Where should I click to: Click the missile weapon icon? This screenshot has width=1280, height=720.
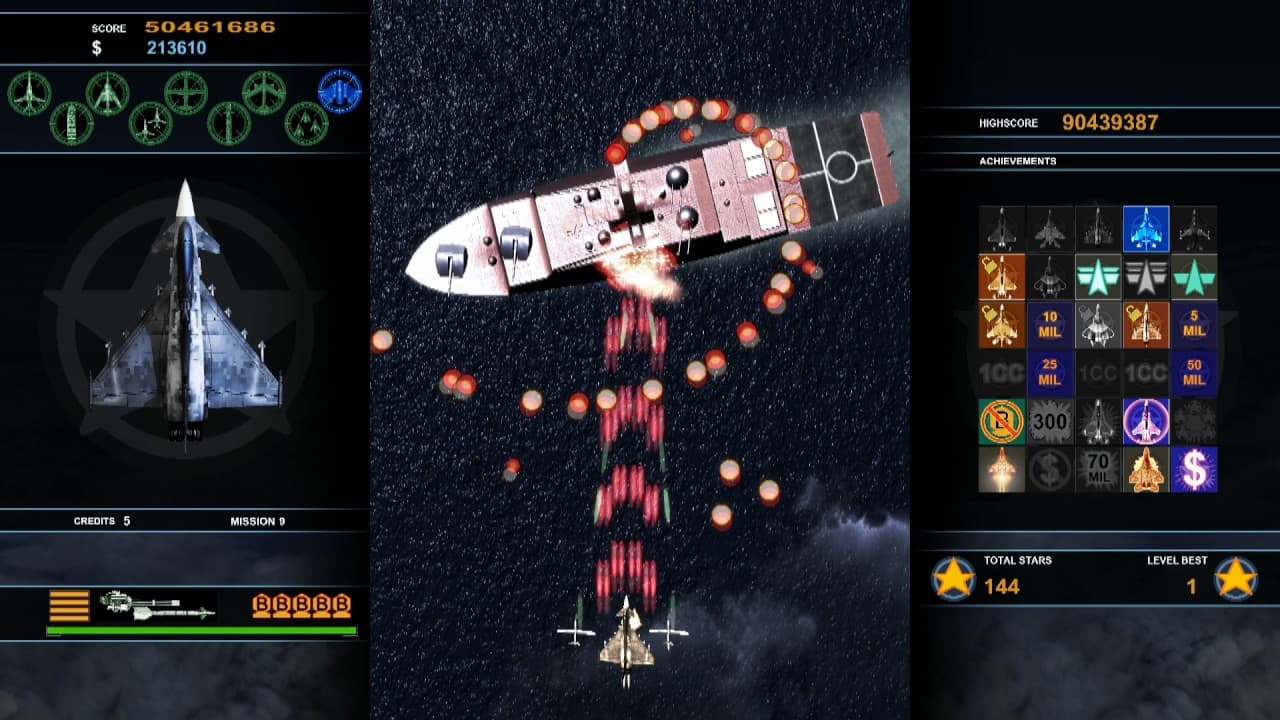click(x=157, y=606)
